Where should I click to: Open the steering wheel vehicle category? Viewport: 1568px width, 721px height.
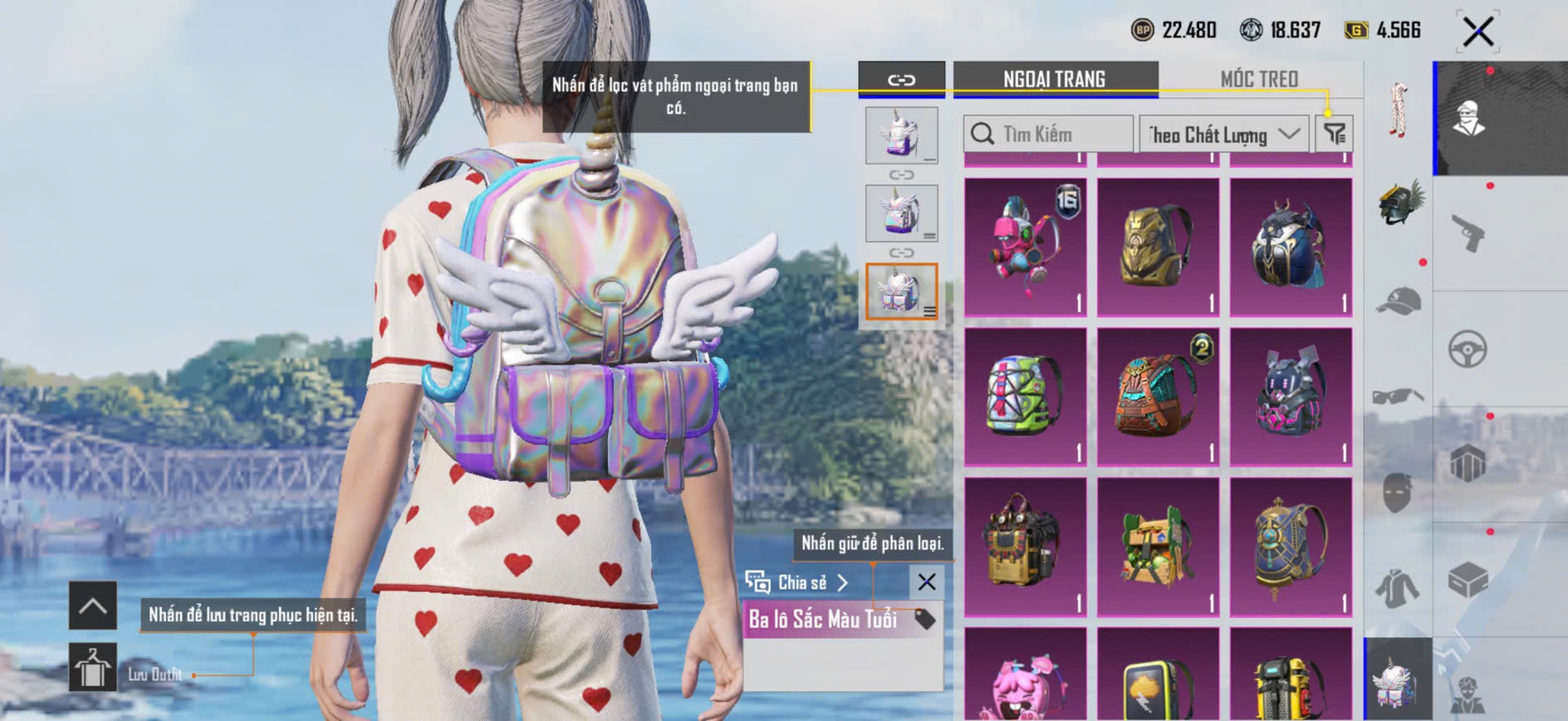click(x=1468, y=349)
